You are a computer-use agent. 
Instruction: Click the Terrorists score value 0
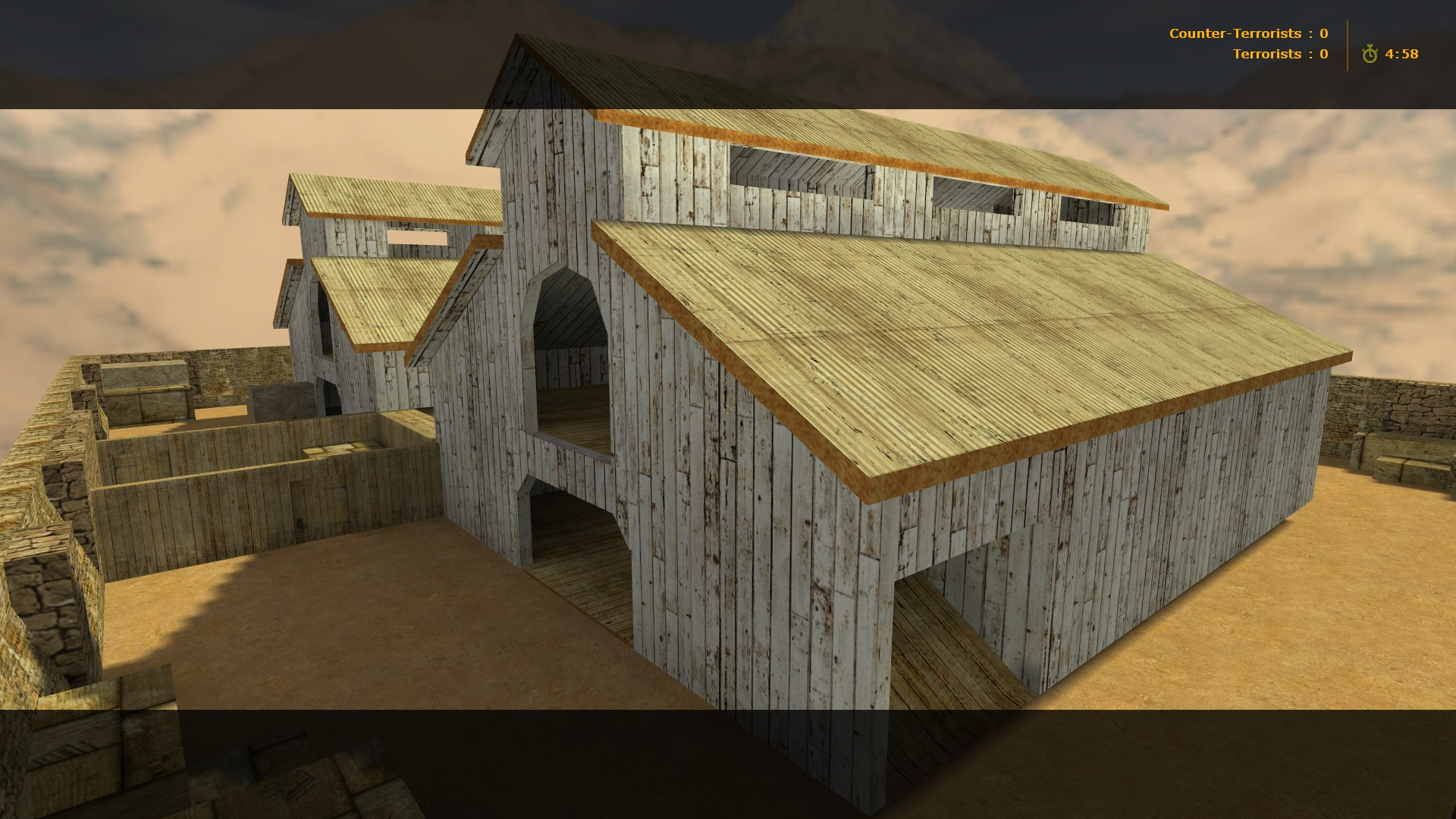[x=1324, y=53]
